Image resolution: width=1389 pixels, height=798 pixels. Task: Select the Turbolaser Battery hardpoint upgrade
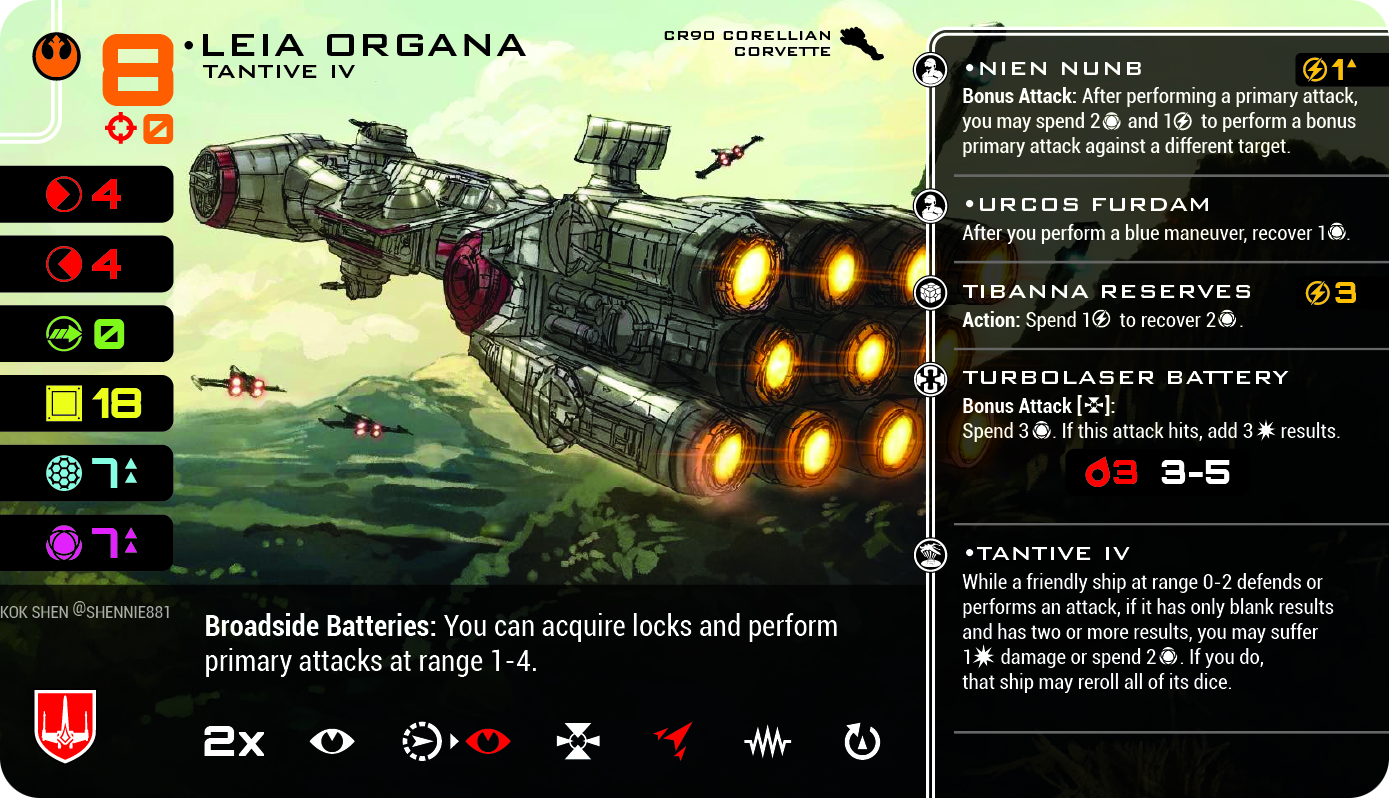pos(1125,378)
